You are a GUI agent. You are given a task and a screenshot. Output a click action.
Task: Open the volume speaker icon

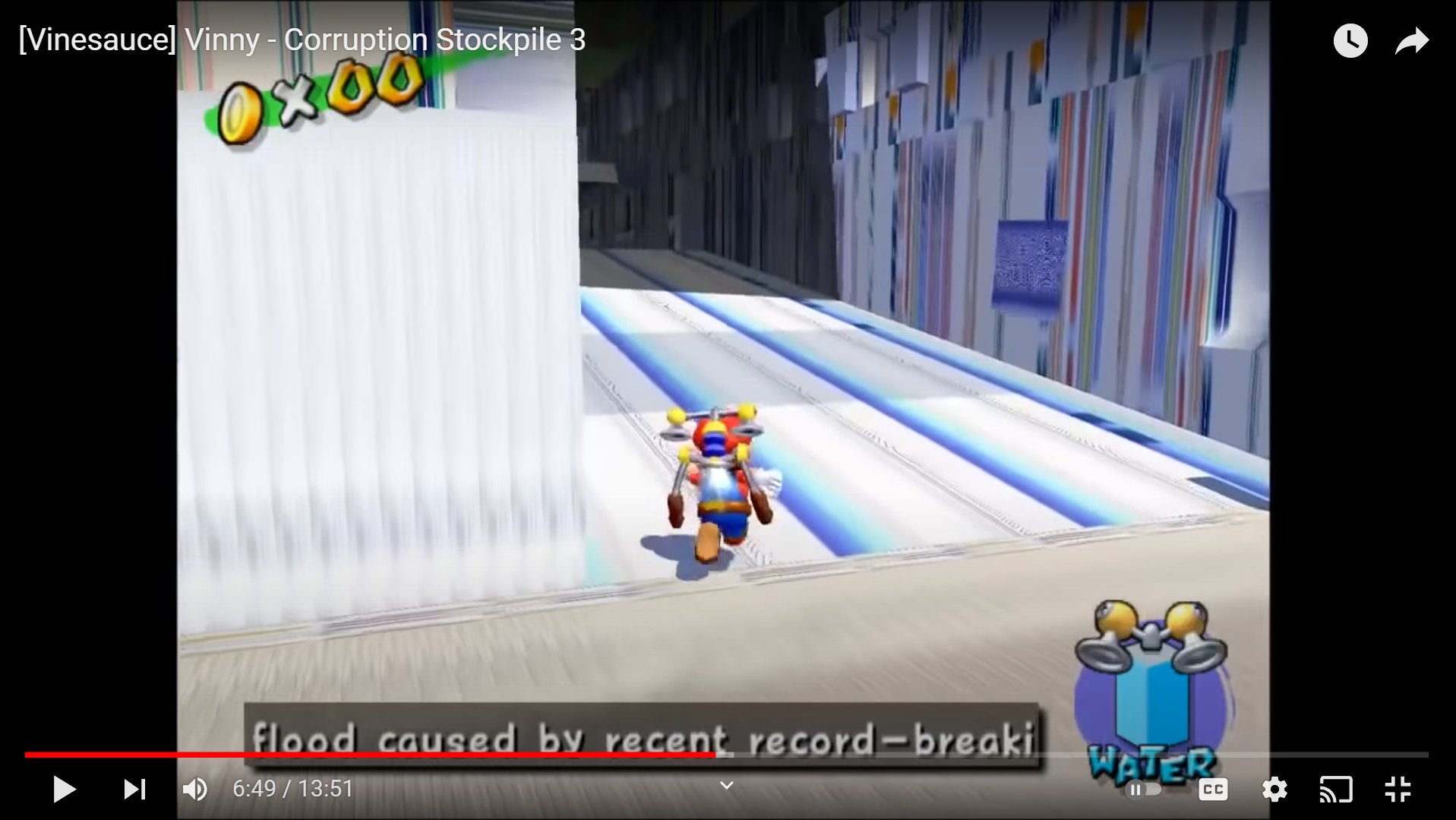[195, 789]
